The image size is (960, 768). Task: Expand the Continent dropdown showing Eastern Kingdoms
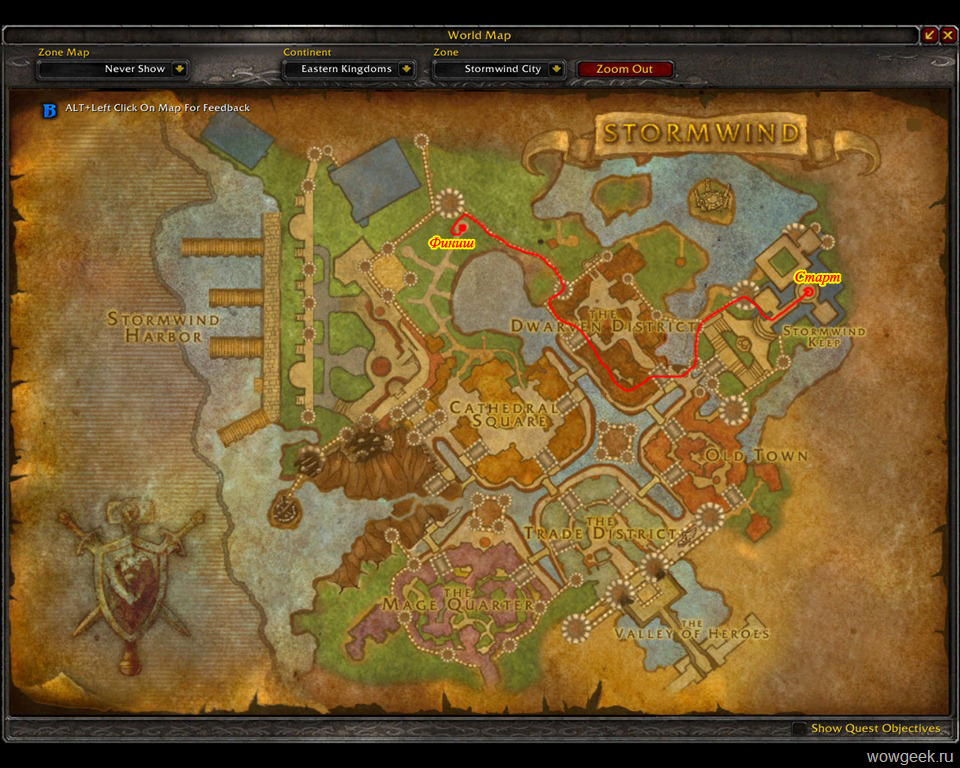[x=406, y=69]
